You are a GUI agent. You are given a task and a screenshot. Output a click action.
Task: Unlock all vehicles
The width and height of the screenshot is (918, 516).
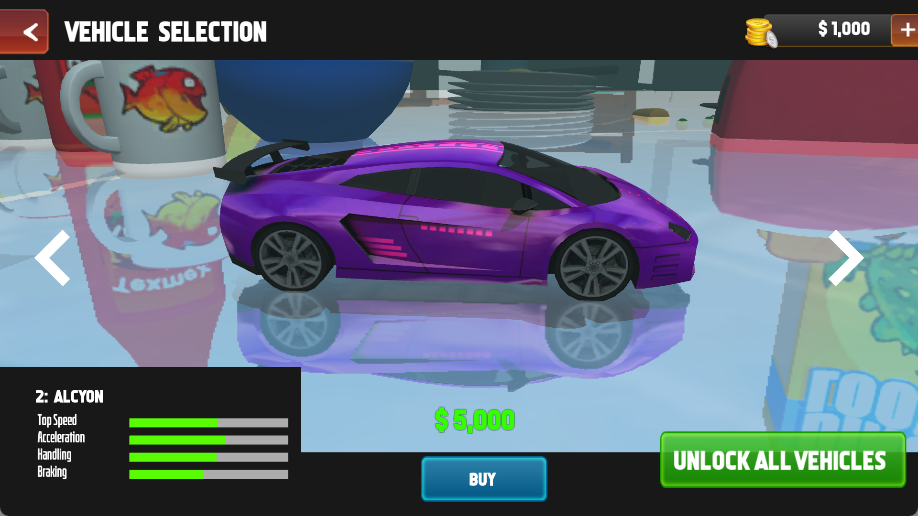point(782,460)
